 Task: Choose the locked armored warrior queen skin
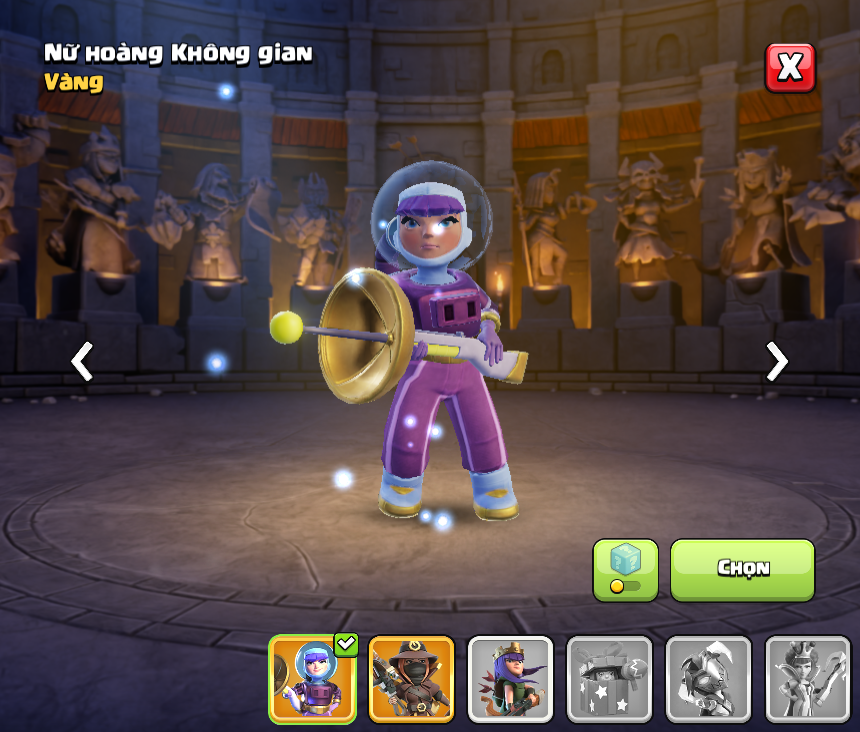coord(708,679)
